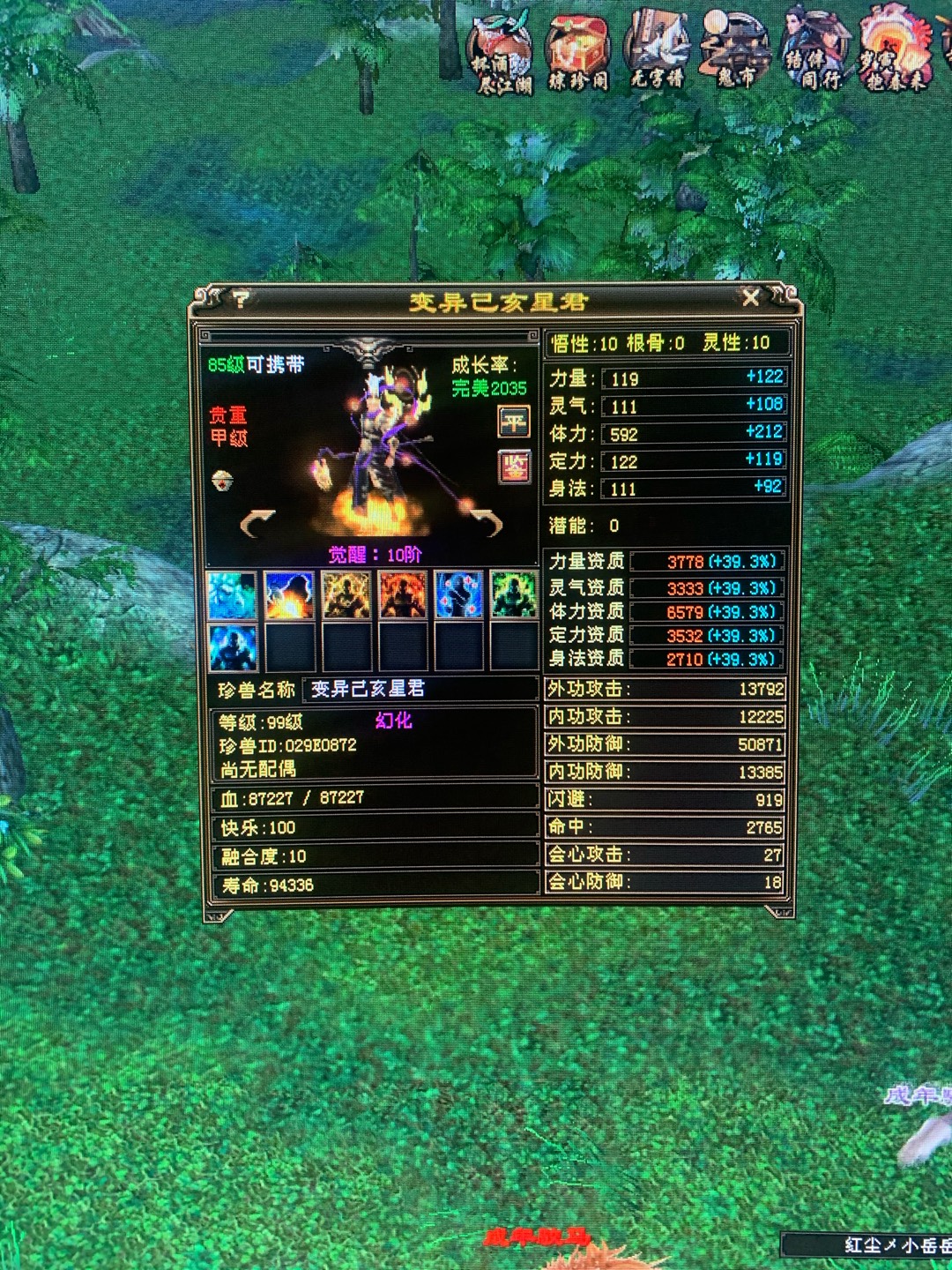Open the 结伴同行 companions event icon

(814, 53)
